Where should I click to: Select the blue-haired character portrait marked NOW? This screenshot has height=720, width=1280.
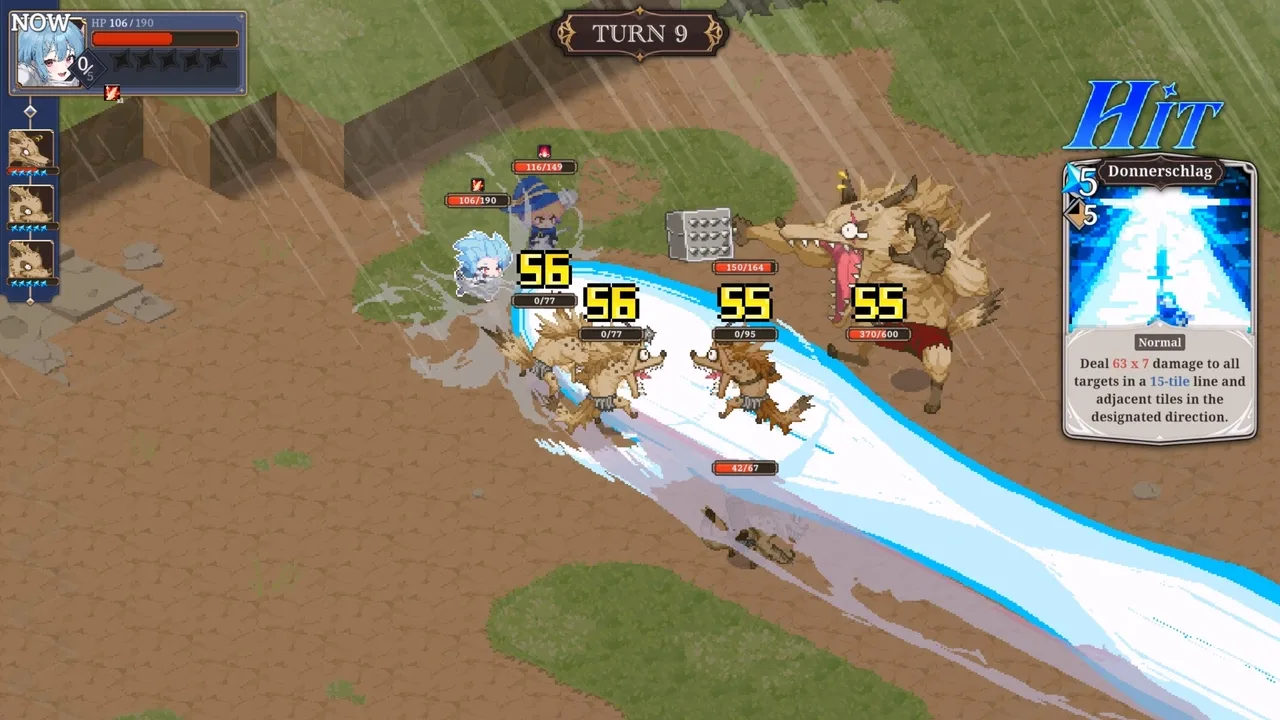[x=48, y=53]
